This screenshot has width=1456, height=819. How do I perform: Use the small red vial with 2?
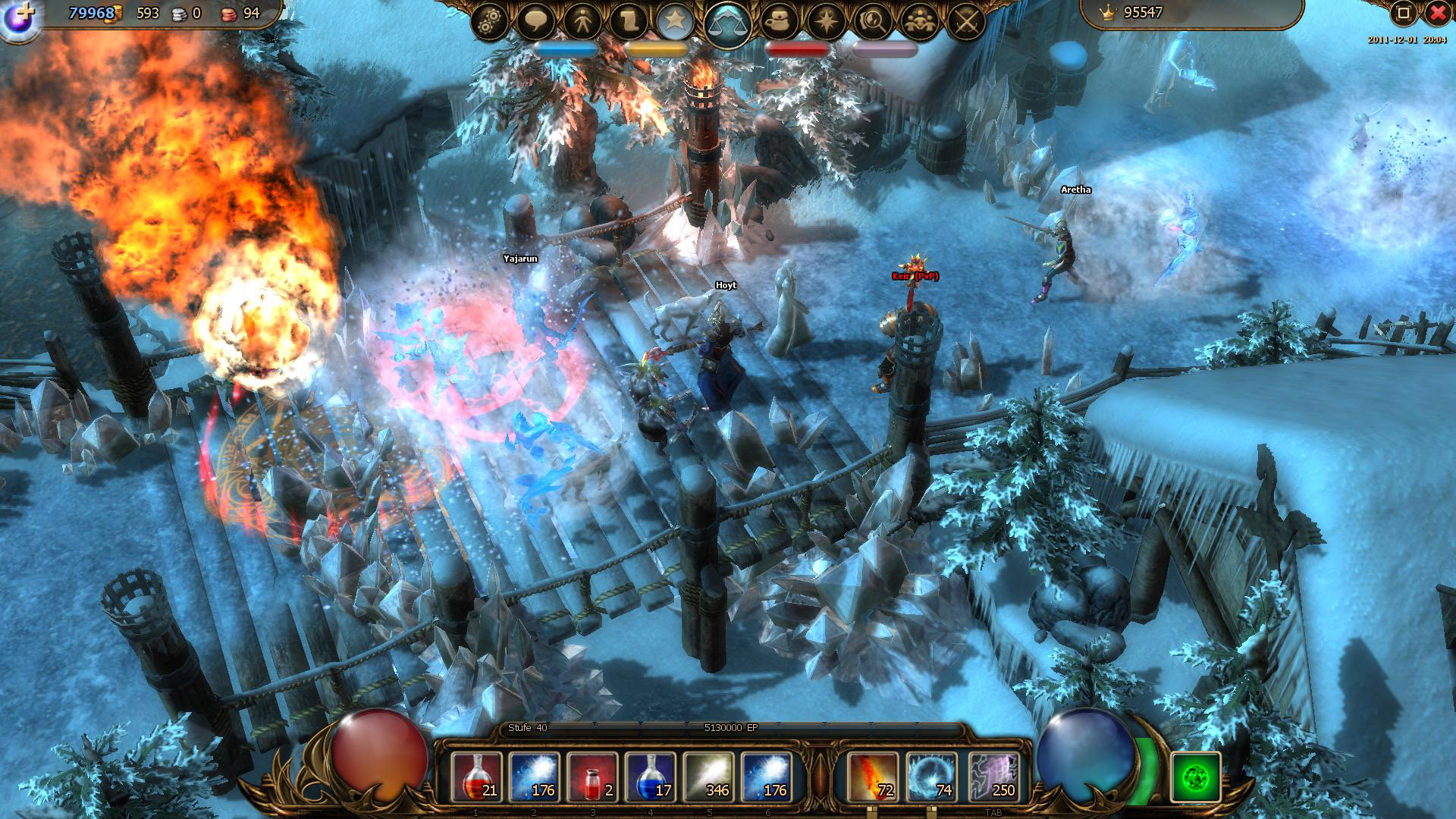pos(592,777)
